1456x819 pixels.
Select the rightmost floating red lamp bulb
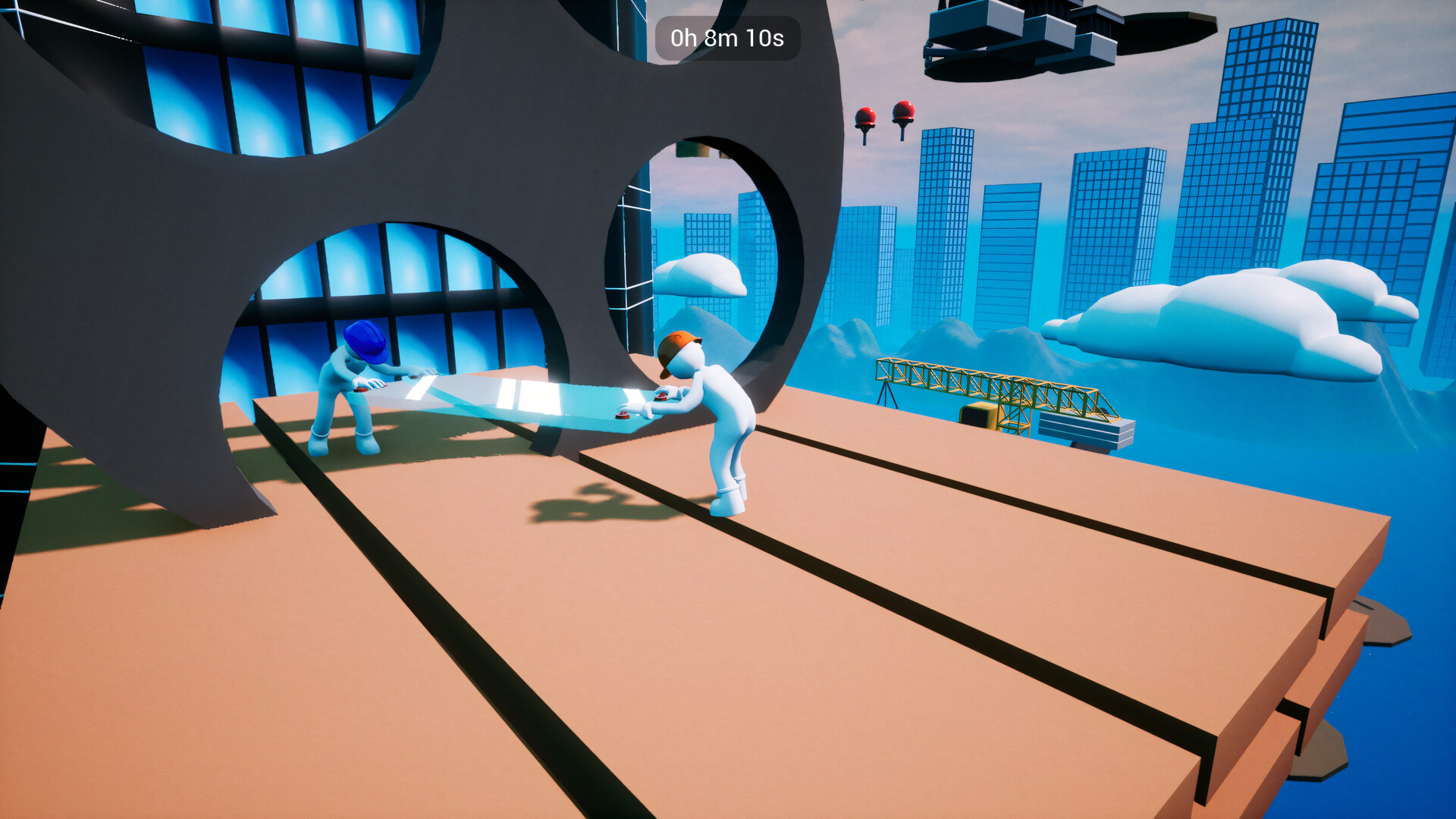coord(903,108)
